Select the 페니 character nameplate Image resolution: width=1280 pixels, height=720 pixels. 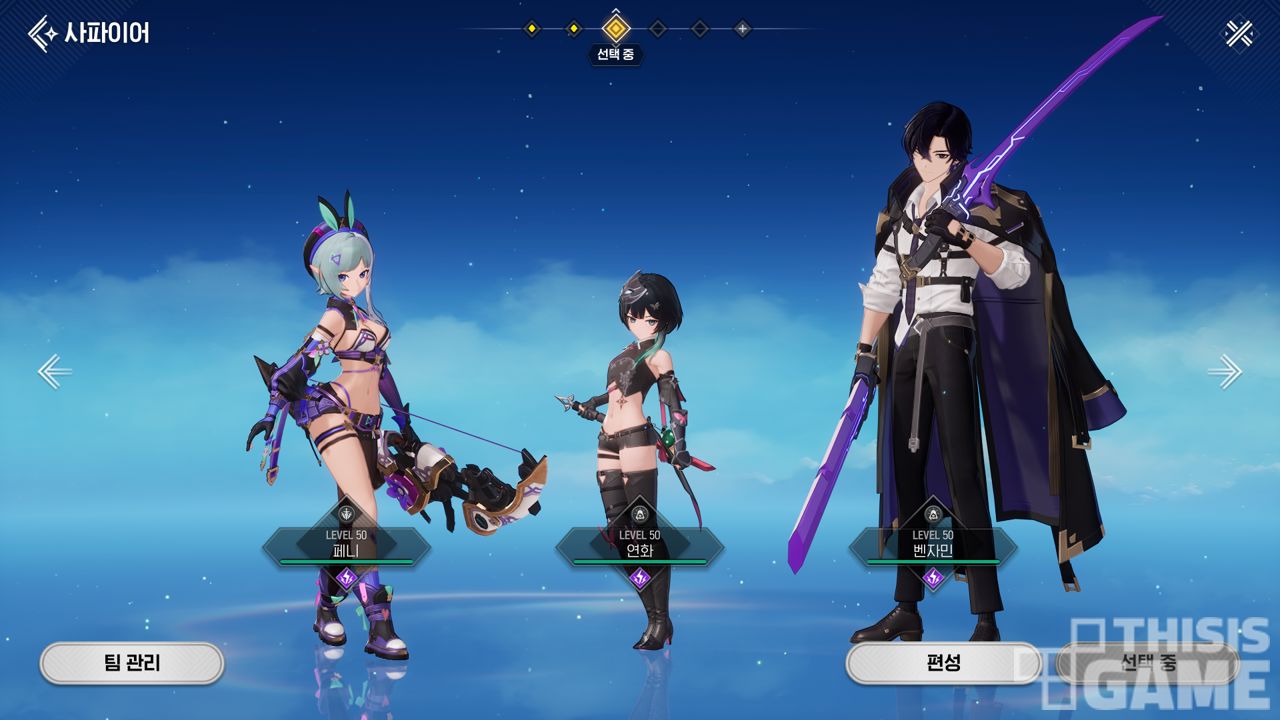pyautogui.click(x=346, y=546)
